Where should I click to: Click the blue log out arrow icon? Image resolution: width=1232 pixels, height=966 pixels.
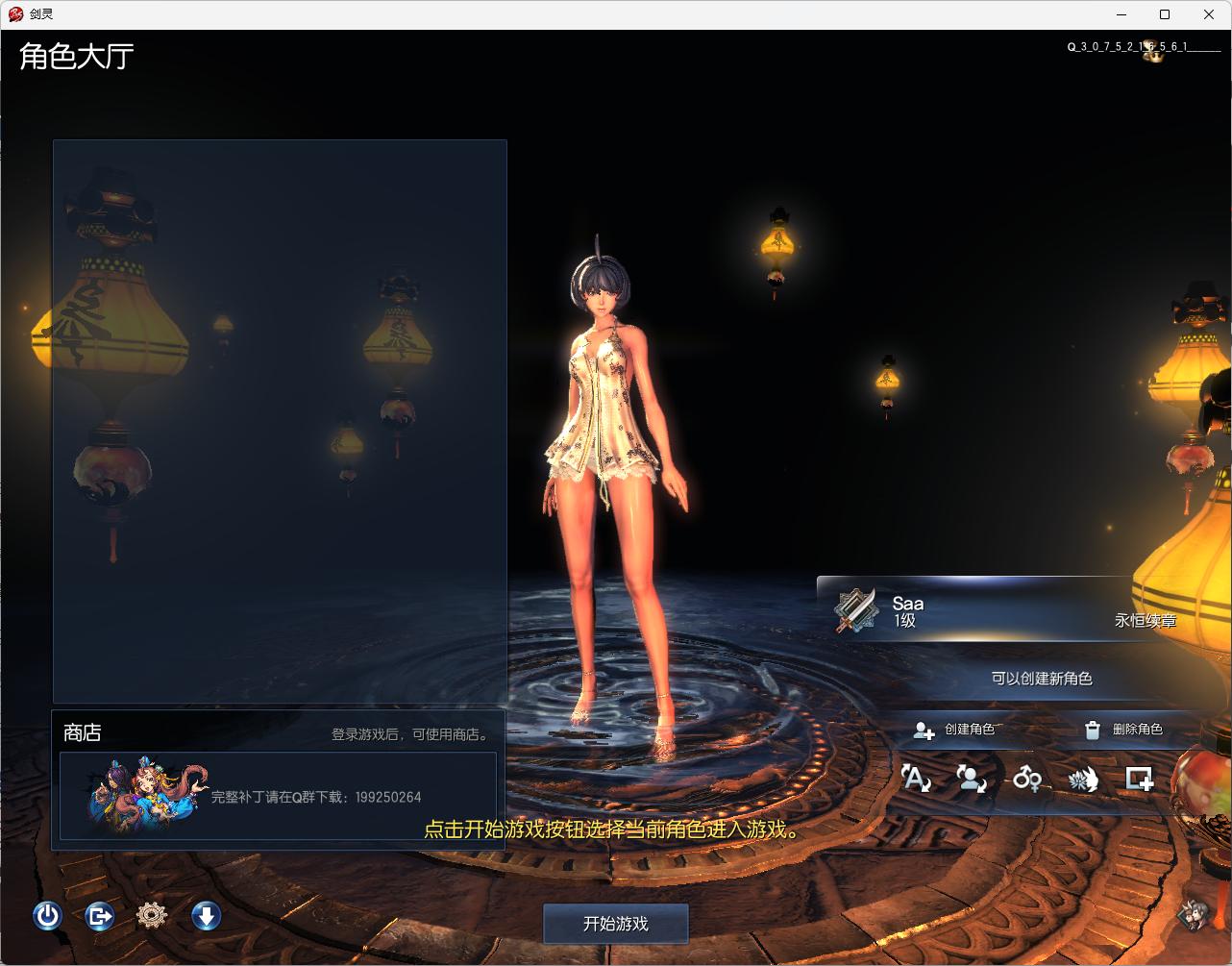point(99,916)
